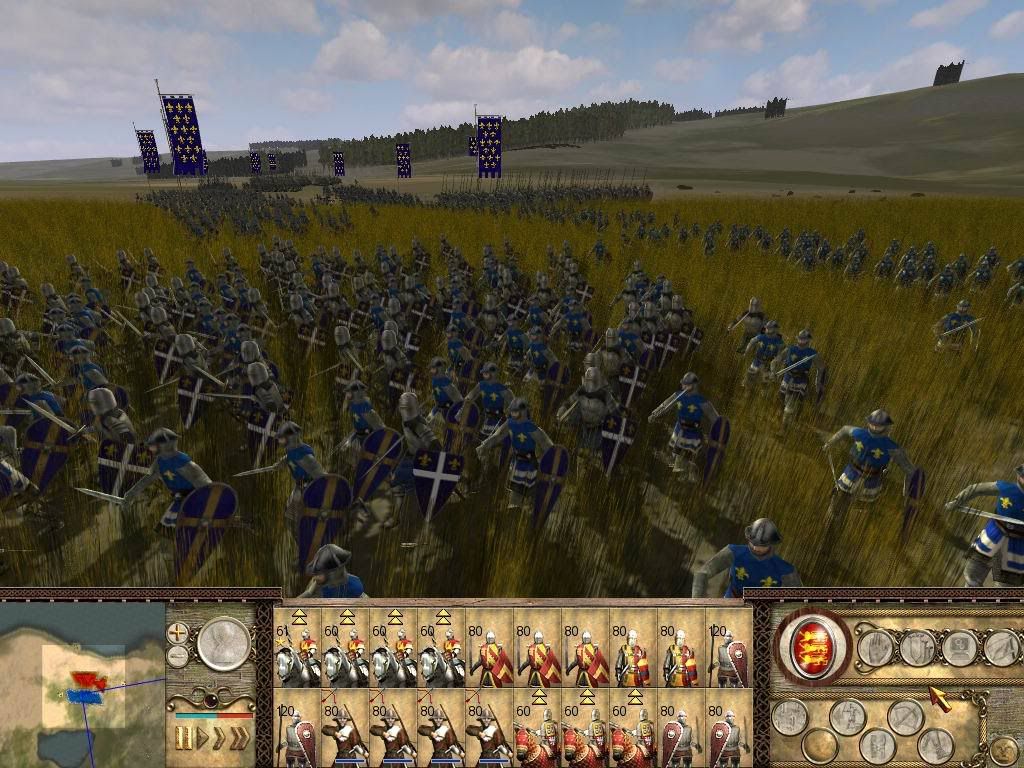1024x768 pixels.
Task: Set battle speed to double arrow fast-forward
Action: pos(219,738)
